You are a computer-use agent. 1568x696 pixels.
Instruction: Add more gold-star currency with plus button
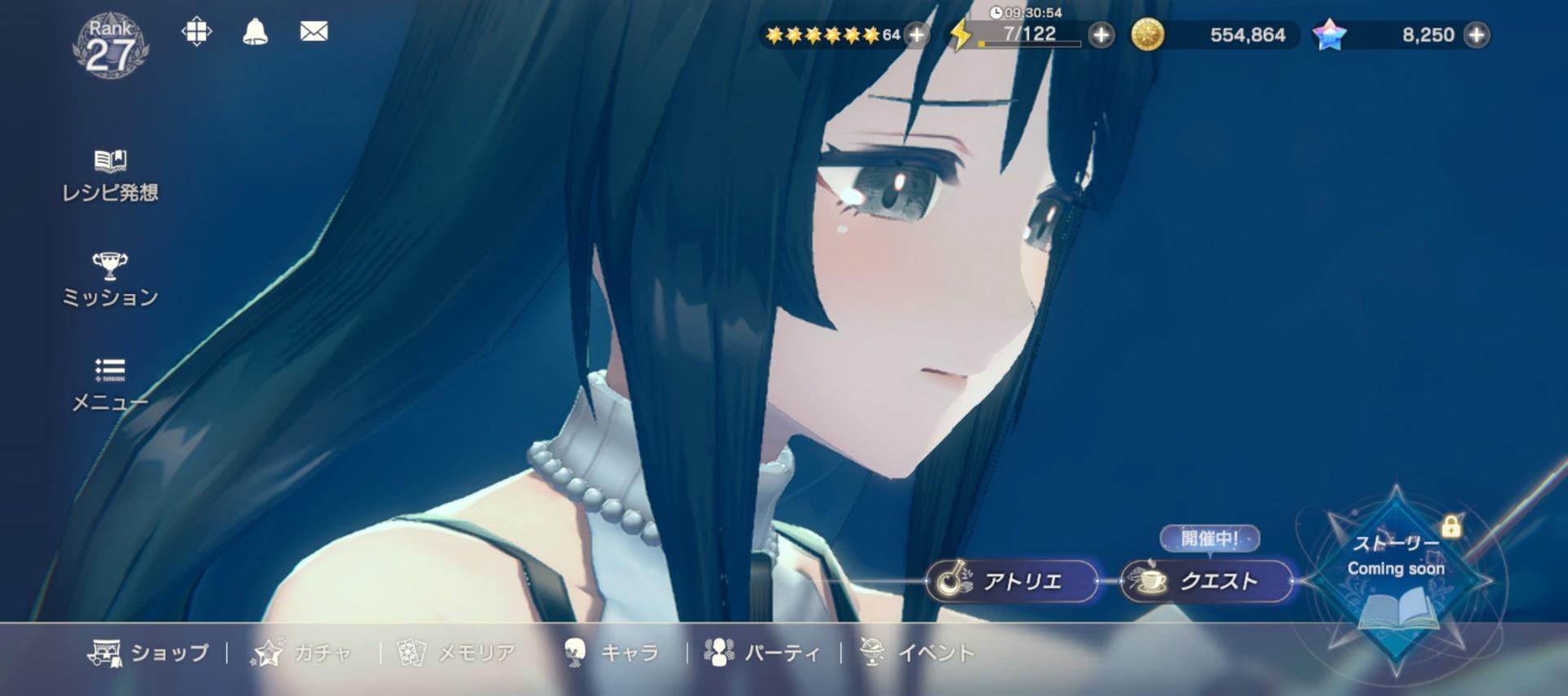[x=917, y=35]
